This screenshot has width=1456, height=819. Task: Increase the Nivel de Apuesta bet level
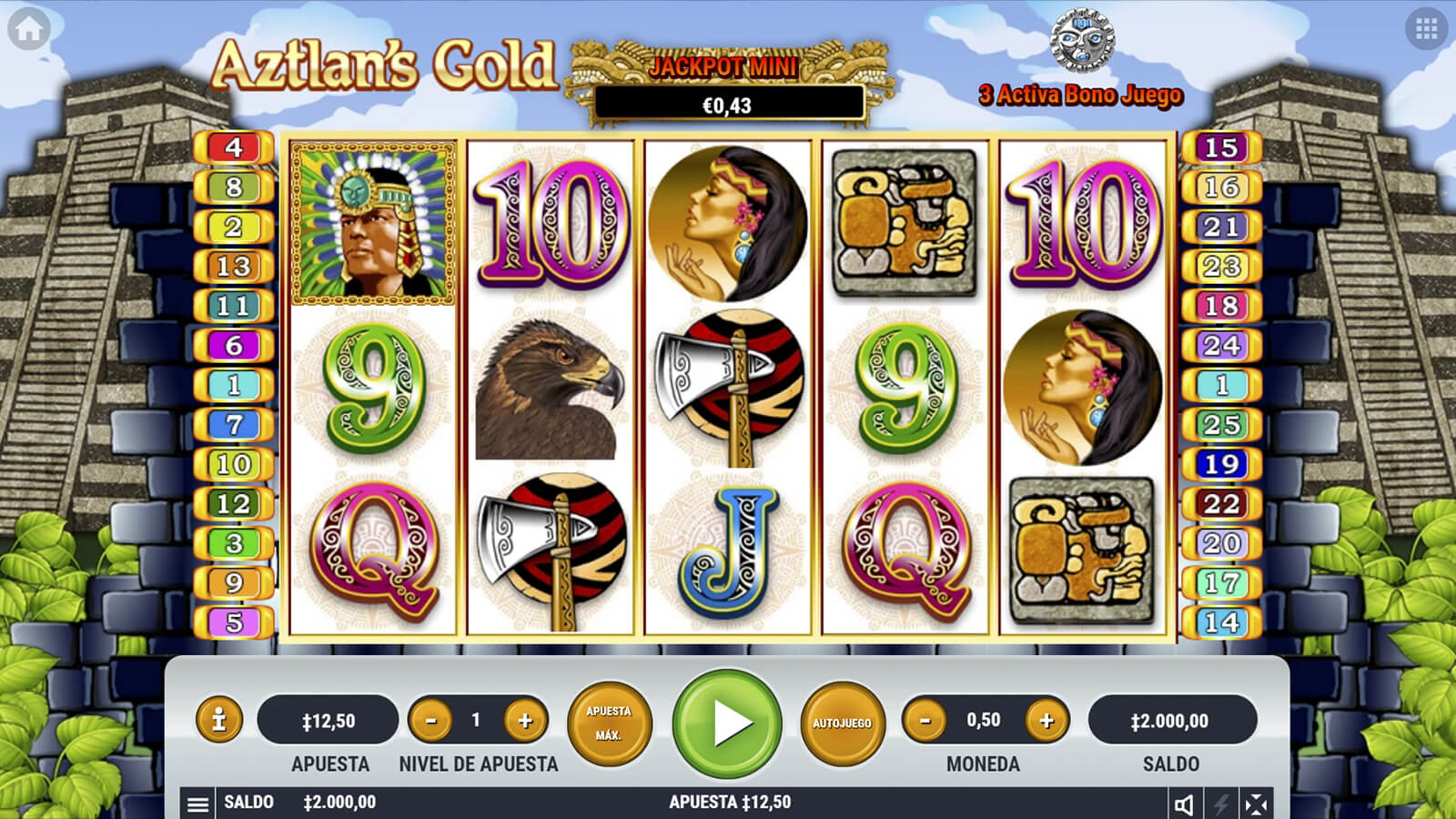pyautogui.click(x=525, y=721)
